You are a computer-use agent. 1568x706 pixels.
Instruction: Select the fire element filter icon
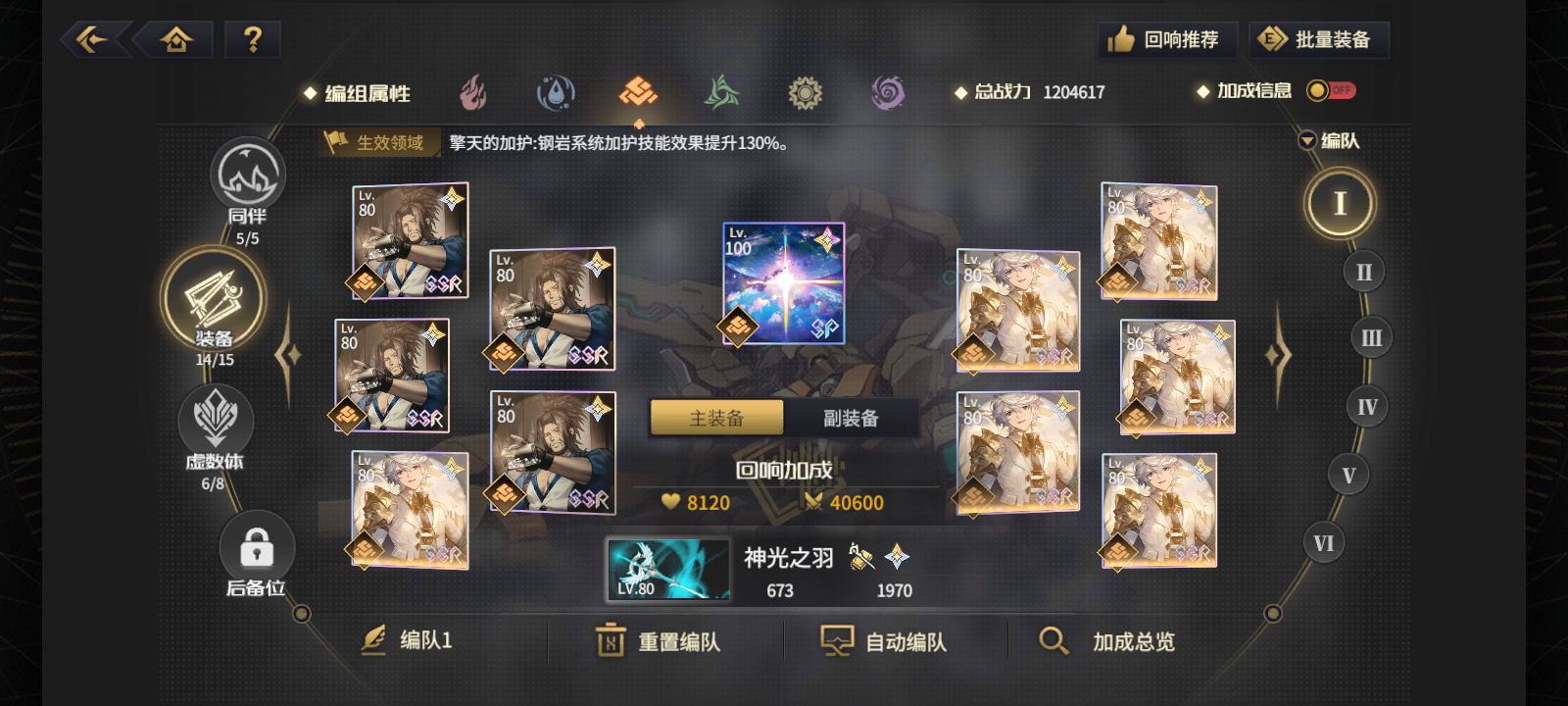tap(474, 92)
